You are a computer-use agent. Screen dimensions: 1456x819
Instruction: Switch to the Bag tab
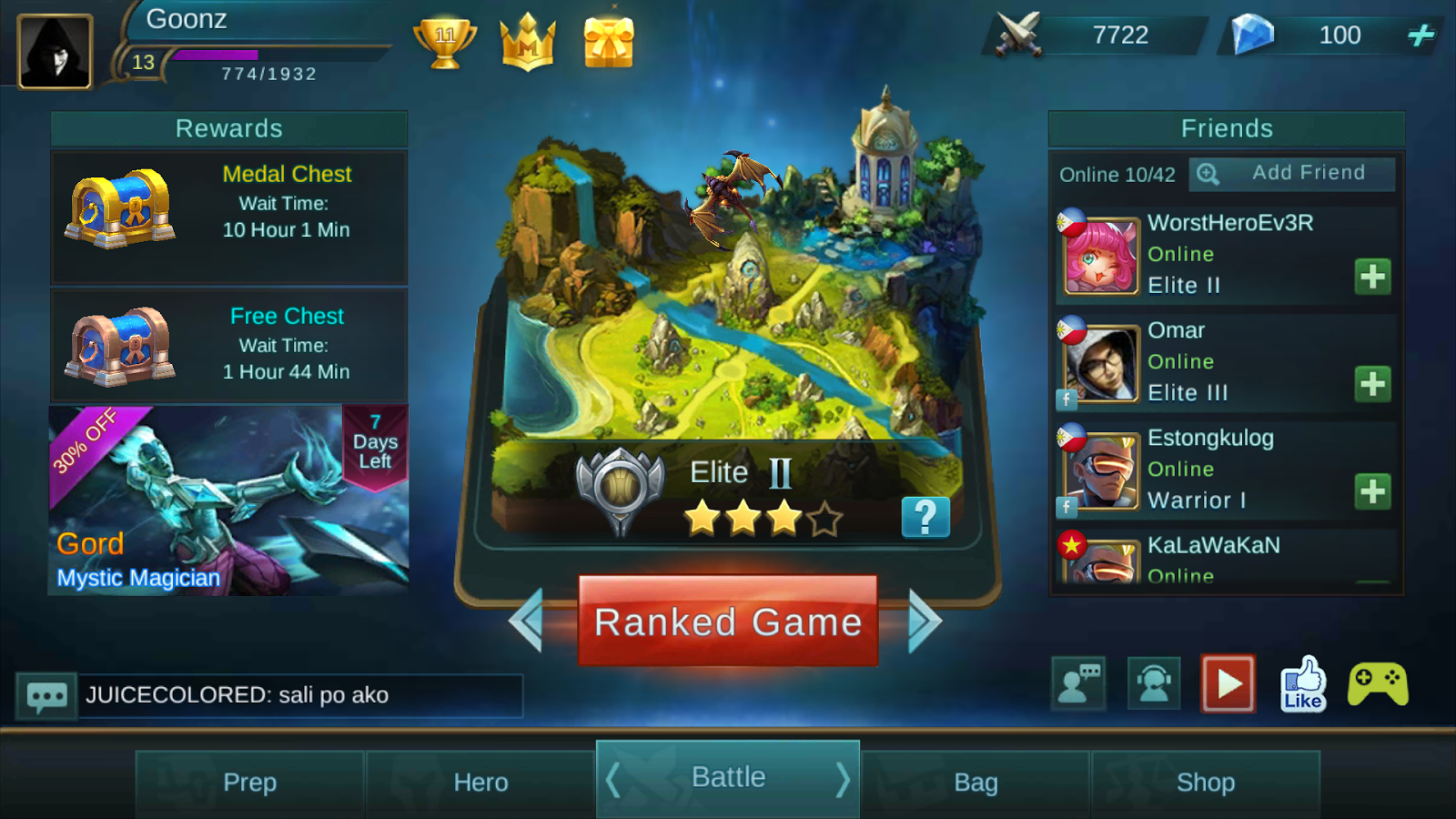[x=976, y=781]
